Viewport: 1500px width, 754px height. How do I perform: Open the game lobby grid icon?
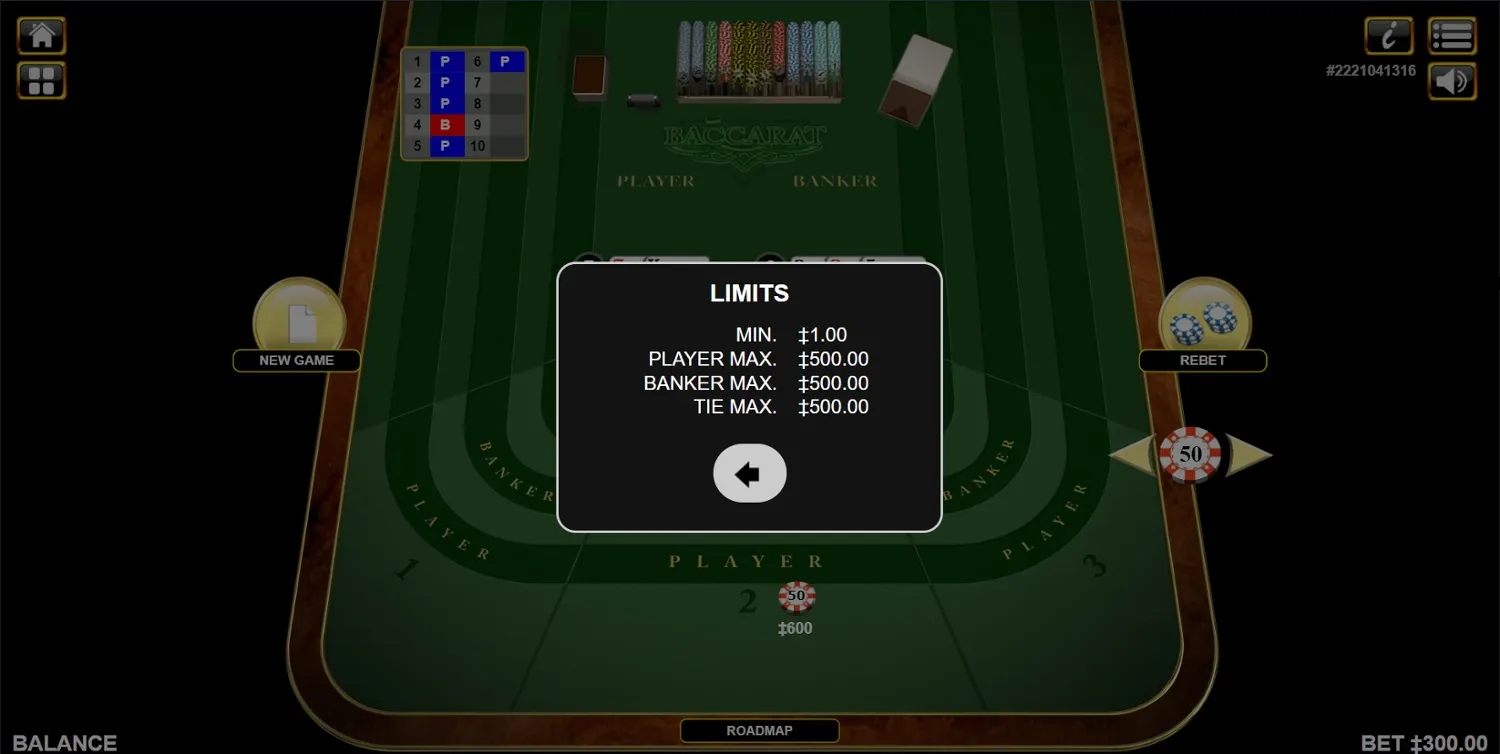pyautogui.click(x=41, y=80)
